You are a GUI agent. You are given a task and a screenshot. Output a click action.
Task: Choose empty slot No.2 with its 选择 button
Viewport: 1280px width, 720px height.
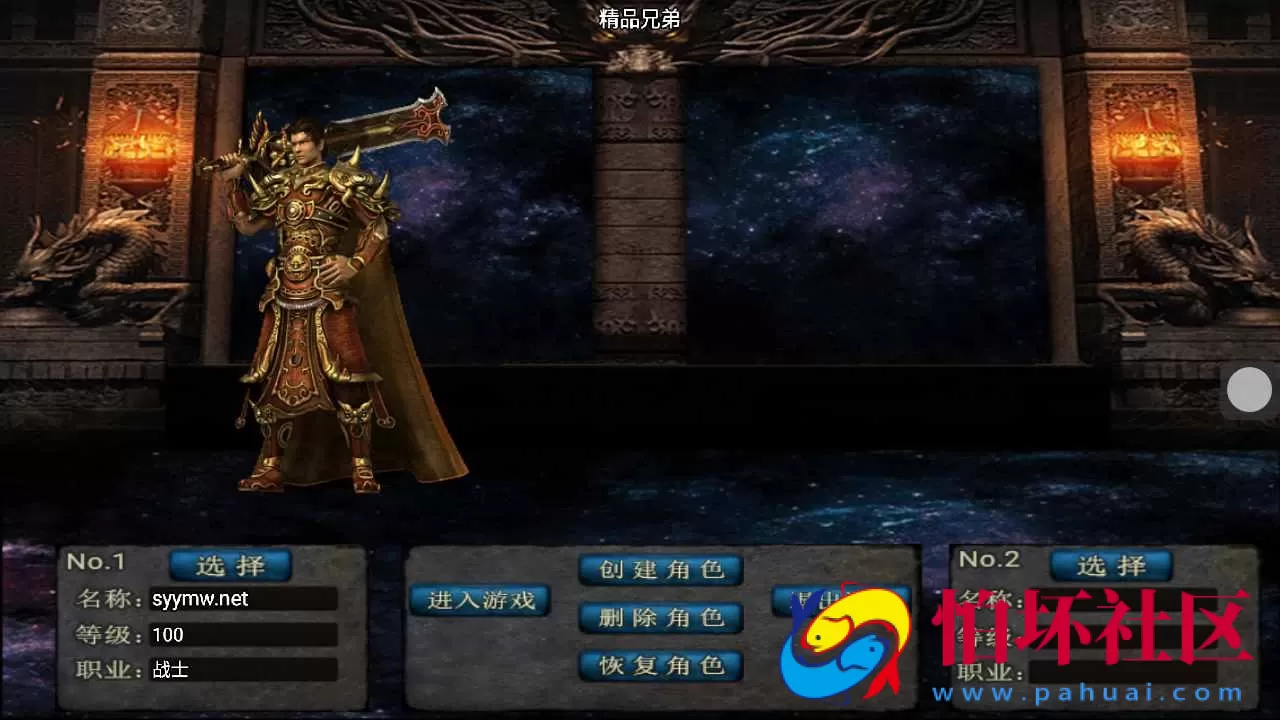1110,565
